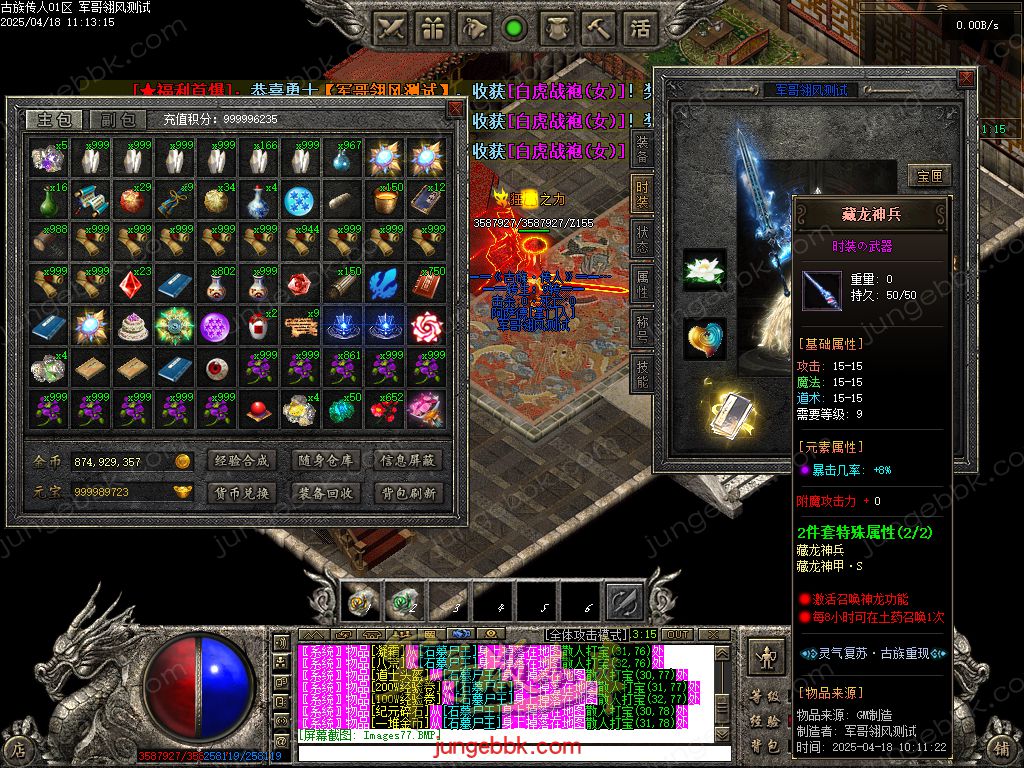Image resolution: width=1024 pixels, height=768 pixels.
Task: Switch to the 副包 secondary bag tab
Action: point(118,120)
